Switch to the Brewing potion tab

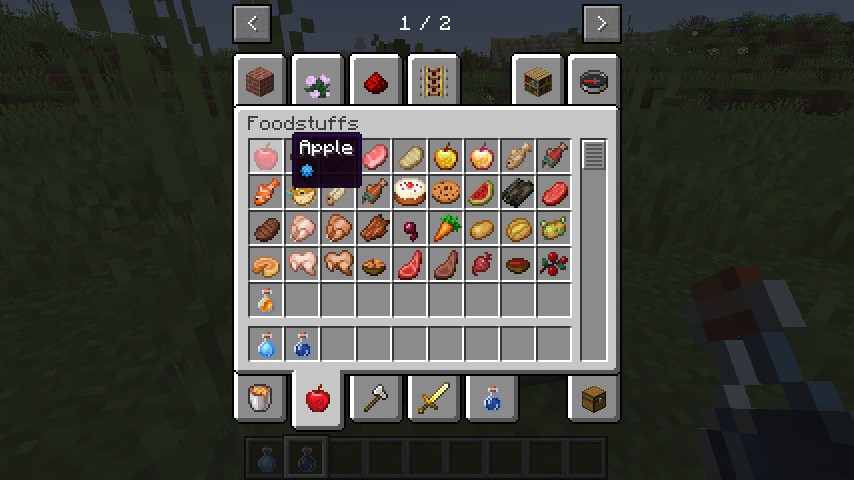click(490, 398)
